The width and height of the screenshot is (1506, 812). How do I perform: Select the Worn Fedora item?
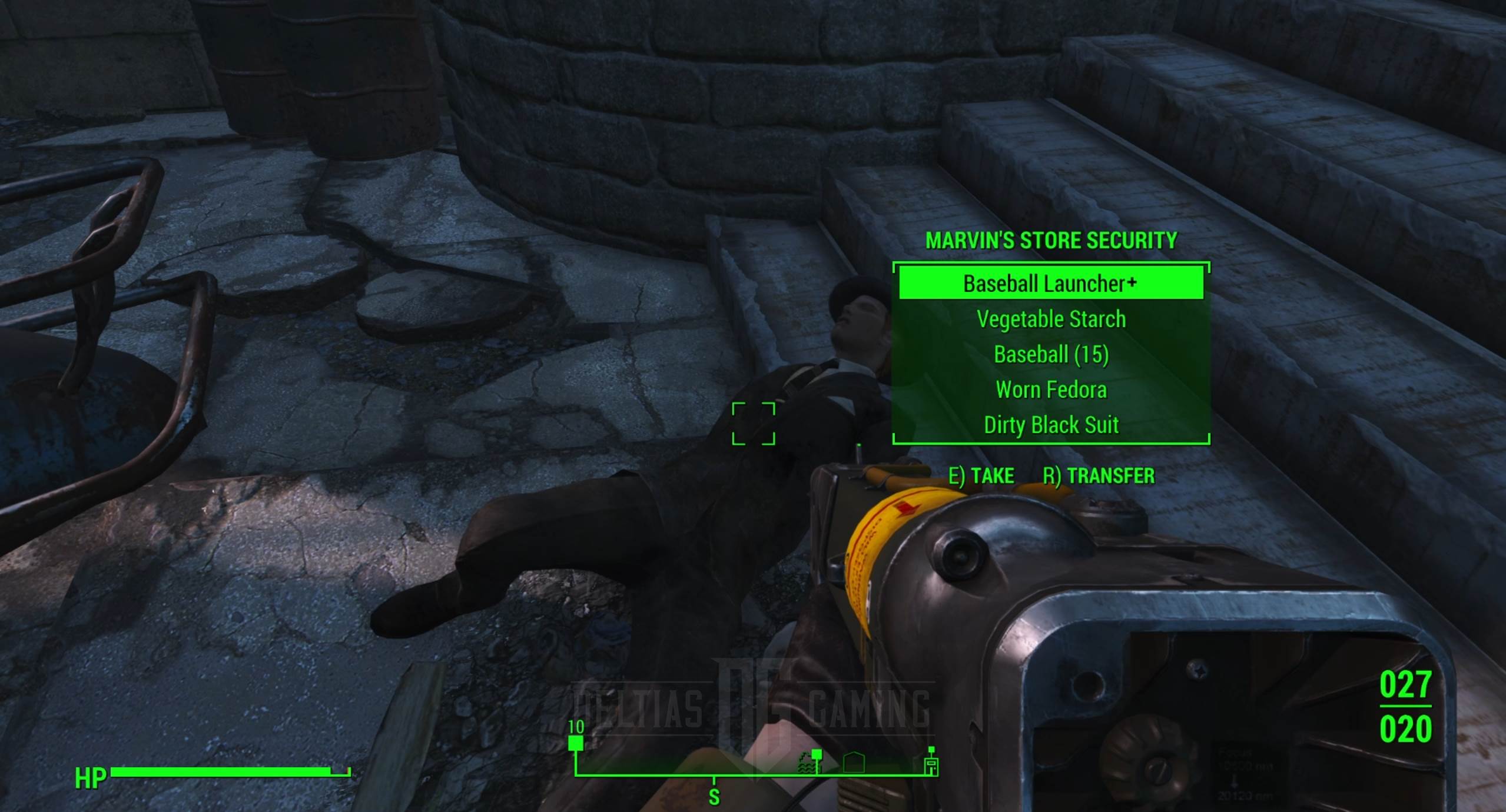point(1051,390)
